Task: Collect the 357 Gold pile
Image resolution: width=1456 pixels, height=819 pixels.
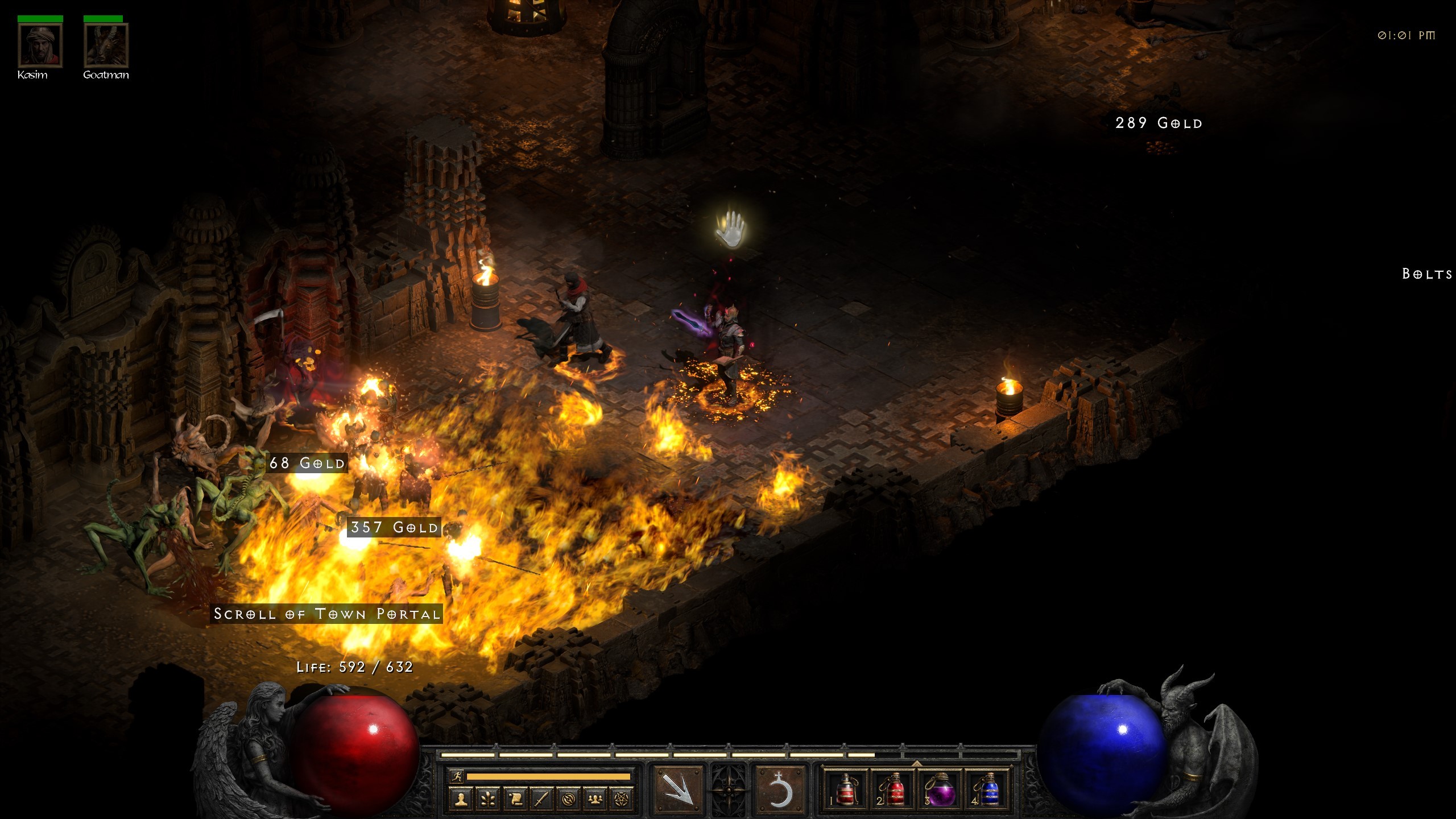Action: point(394,527)
